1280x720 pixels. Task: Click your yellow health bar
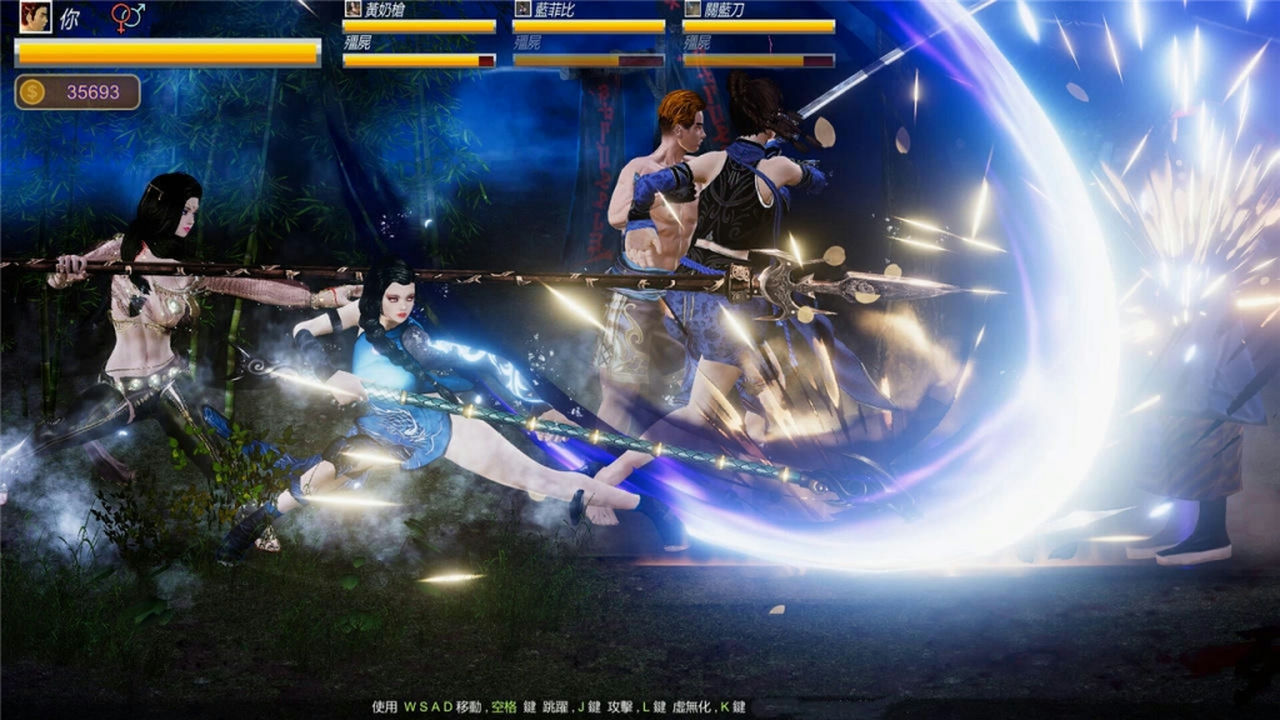click(x=165, y=53)
